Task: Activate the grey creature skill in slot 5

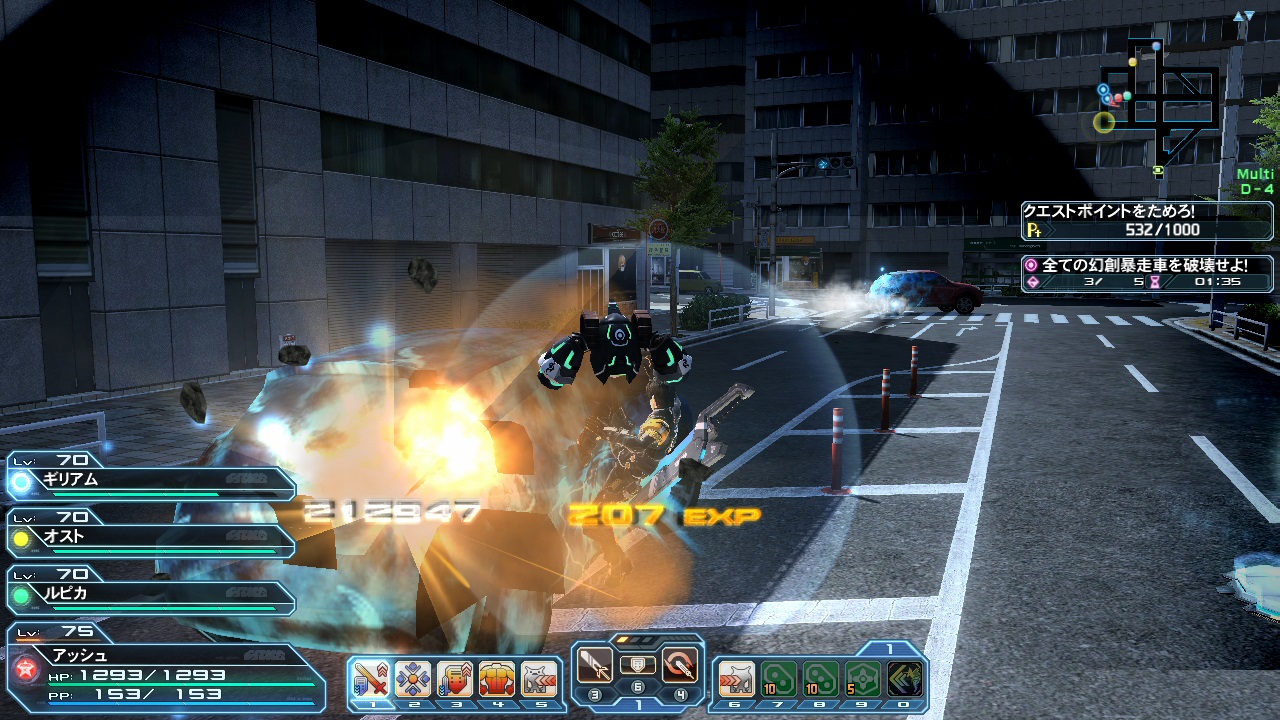Action: point(539,680)
